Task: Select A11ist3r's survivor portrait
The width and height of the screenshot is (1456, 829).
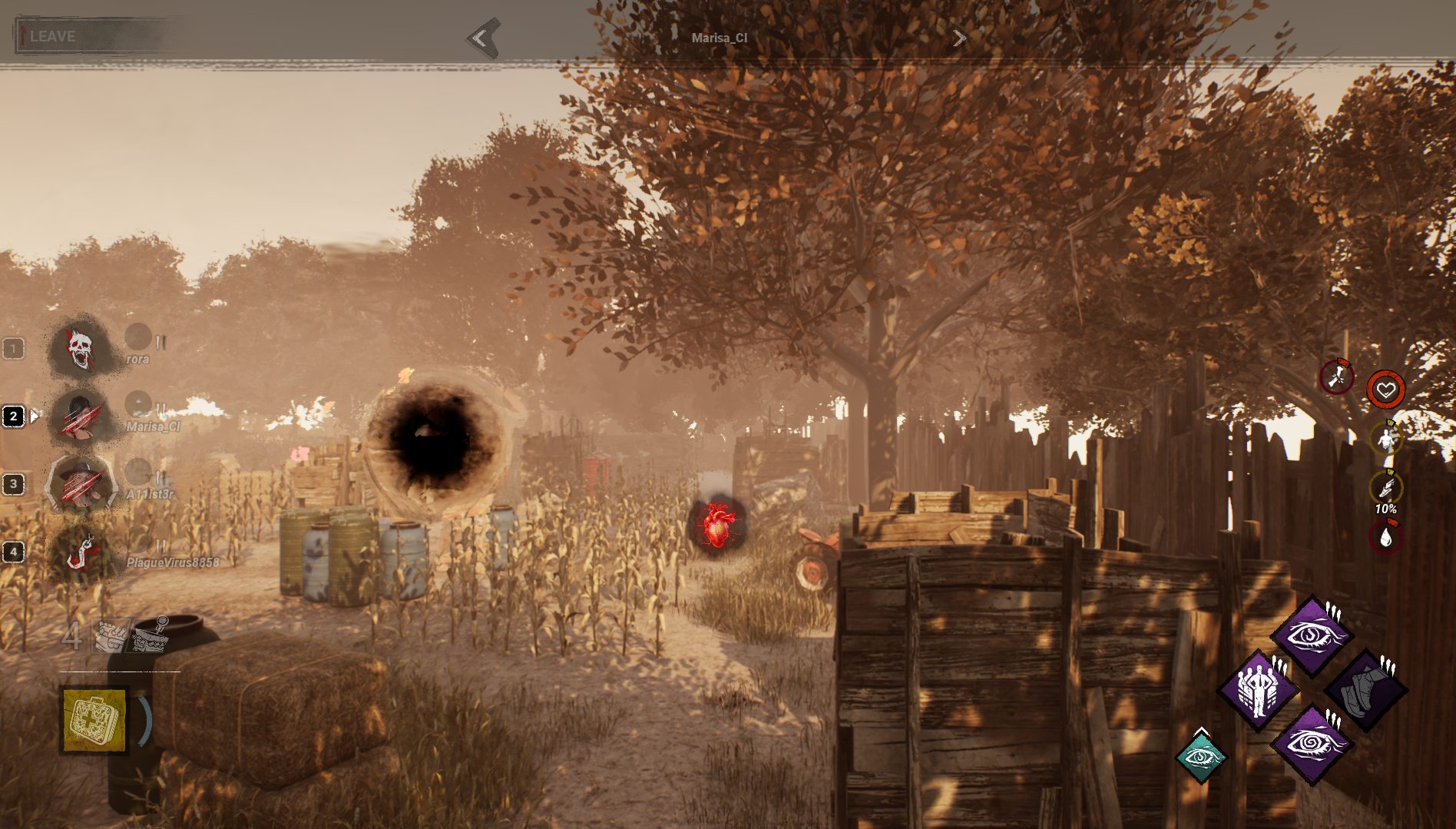Action: coord(81,485)
